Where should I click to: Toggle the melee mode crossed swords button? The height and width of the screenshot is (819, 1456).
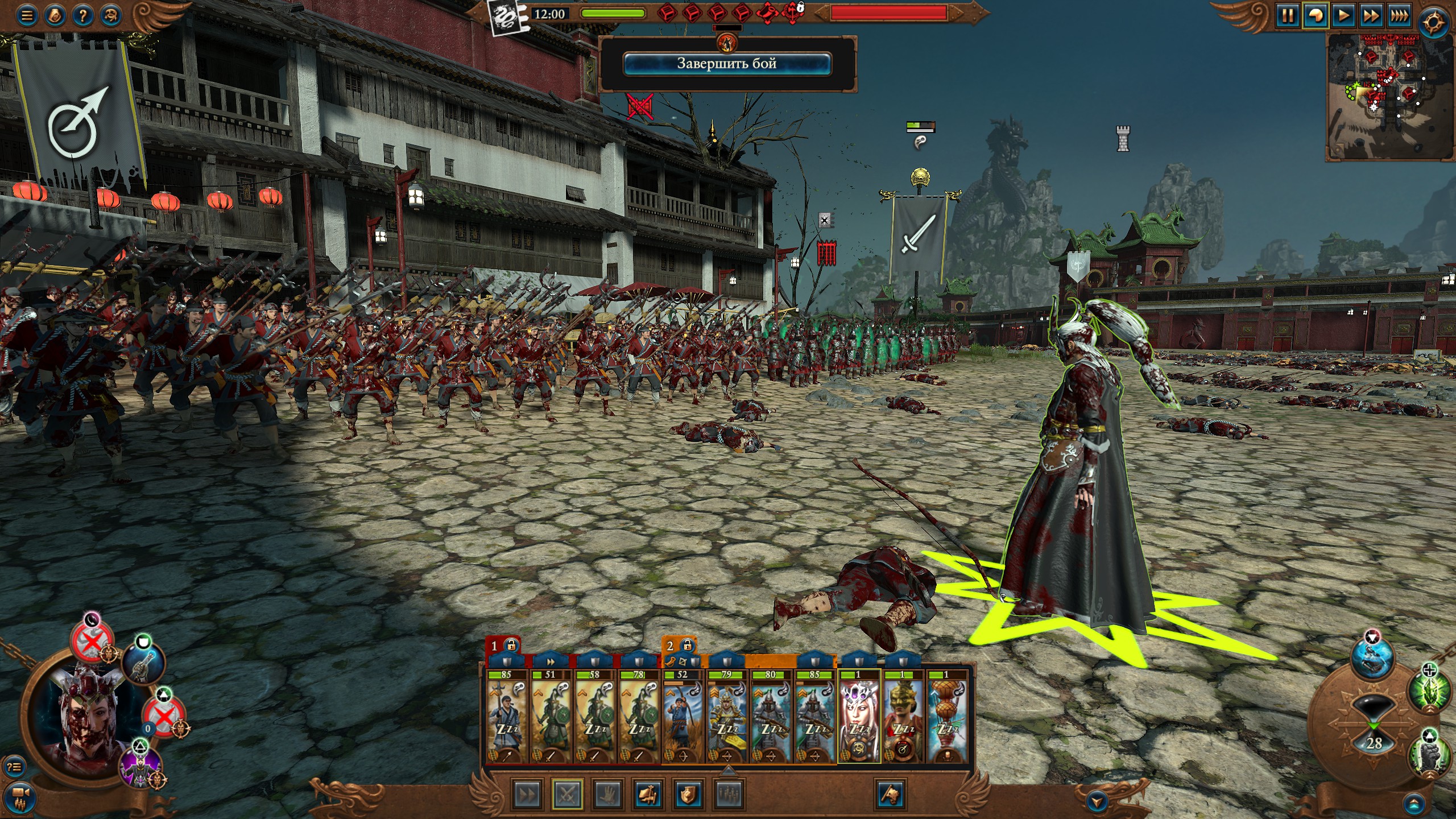tap(567, 795)
